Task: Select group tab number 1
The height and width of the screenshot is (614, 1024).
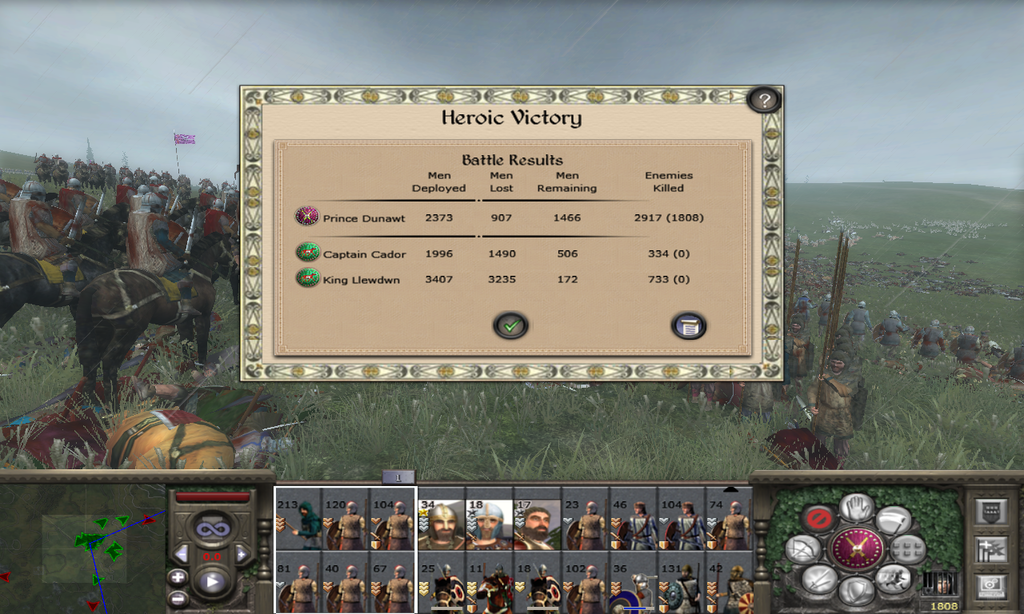Action: [398, 478]
